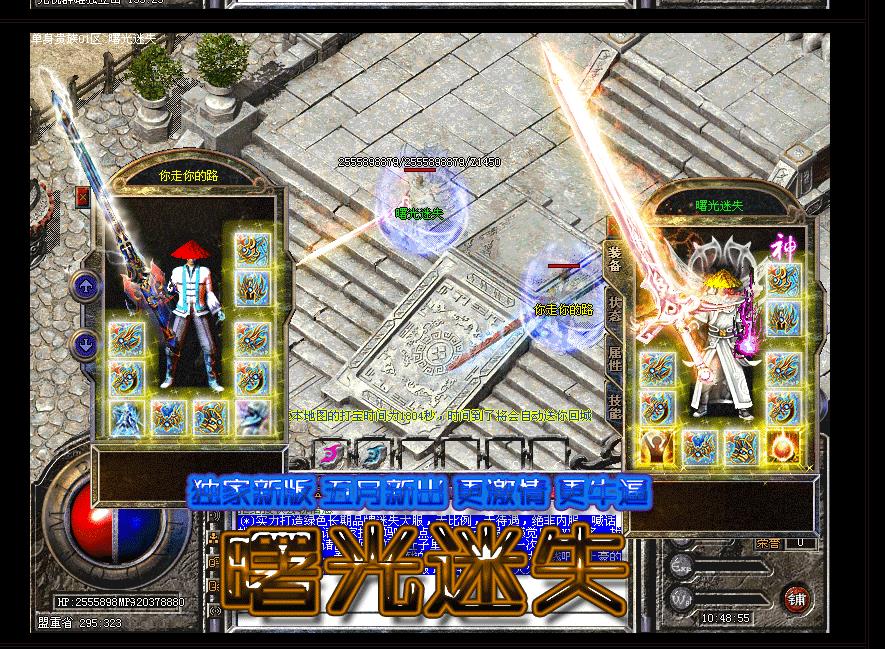Close the left character equipment panel

click(82, 197)
